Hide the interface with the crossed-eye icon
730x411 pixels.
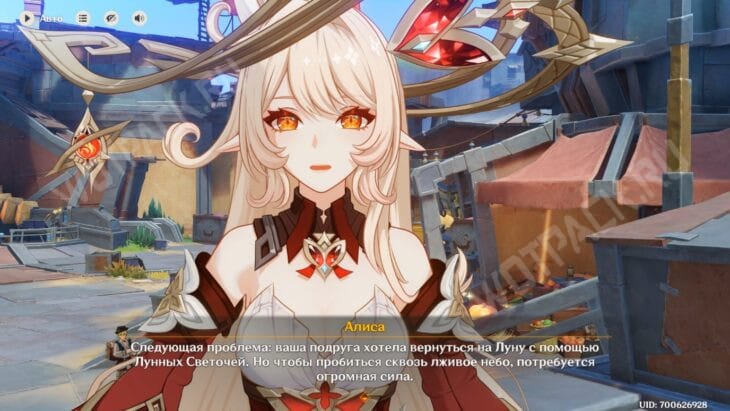[x=111, y=18]
